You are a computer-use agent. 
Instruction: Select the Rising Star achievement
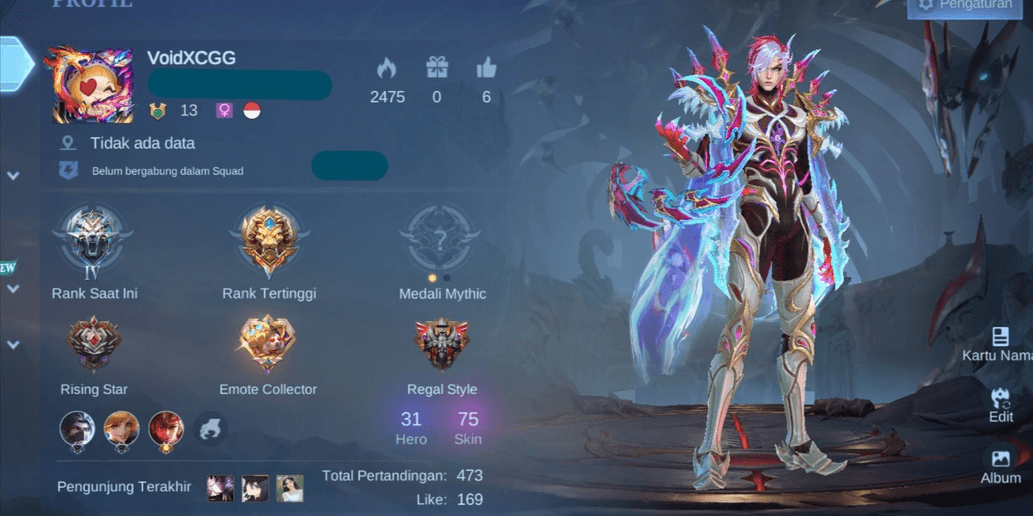tap(94, 345)
